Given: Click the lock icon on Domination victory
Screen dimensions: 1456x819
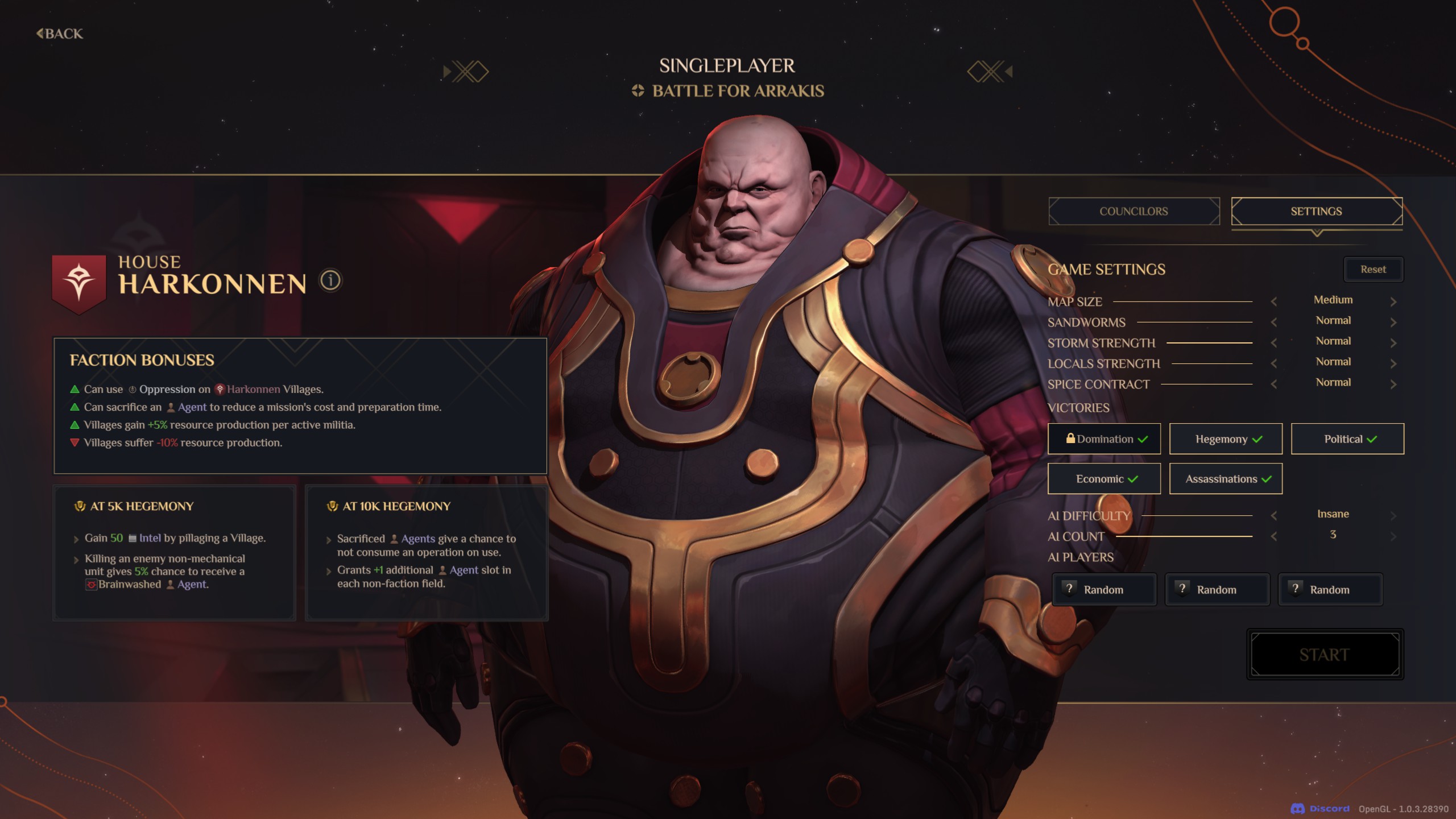Looking at the screenshot, I should point(1070,439).
